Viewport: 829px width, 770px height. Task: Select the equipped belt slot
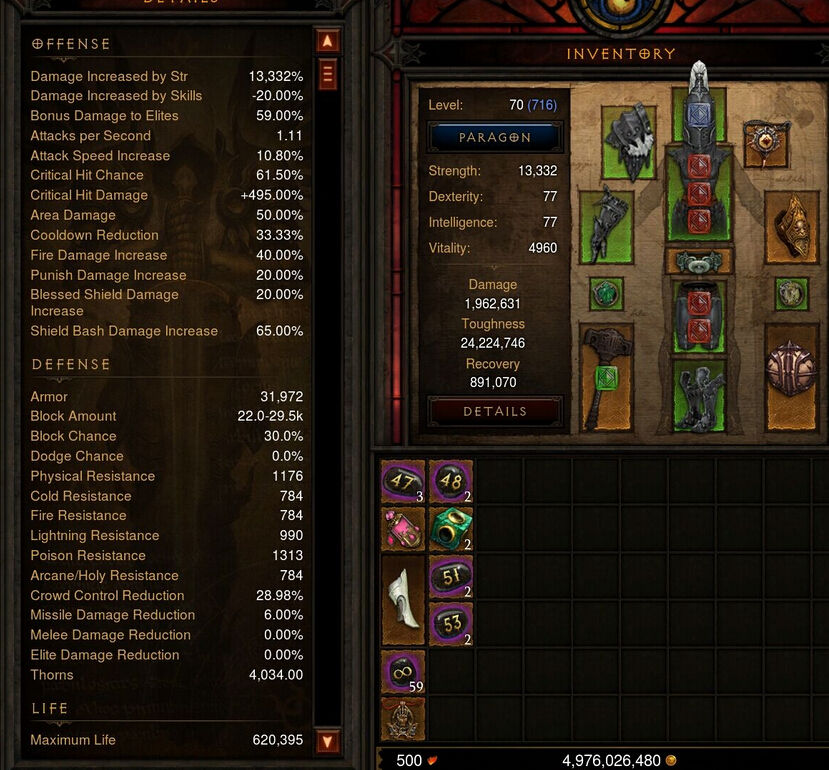tap(698, 262)
